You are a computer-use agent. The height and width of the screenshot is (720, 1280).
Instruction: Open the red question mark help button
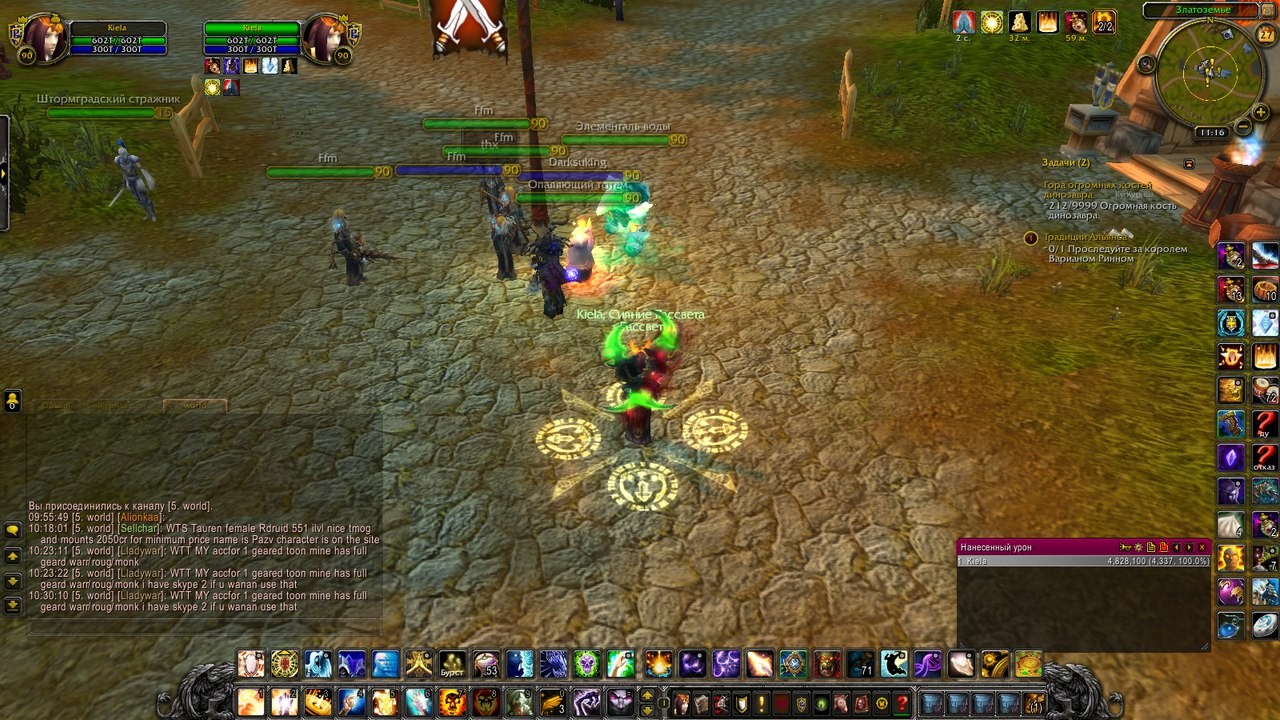pyautogui.click(x=901, y=703)
